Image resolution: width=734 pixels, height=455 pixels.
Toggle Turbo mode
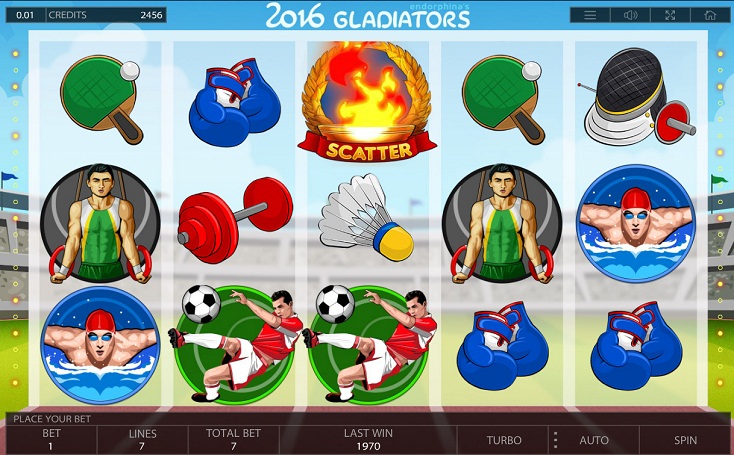point(504,440)
